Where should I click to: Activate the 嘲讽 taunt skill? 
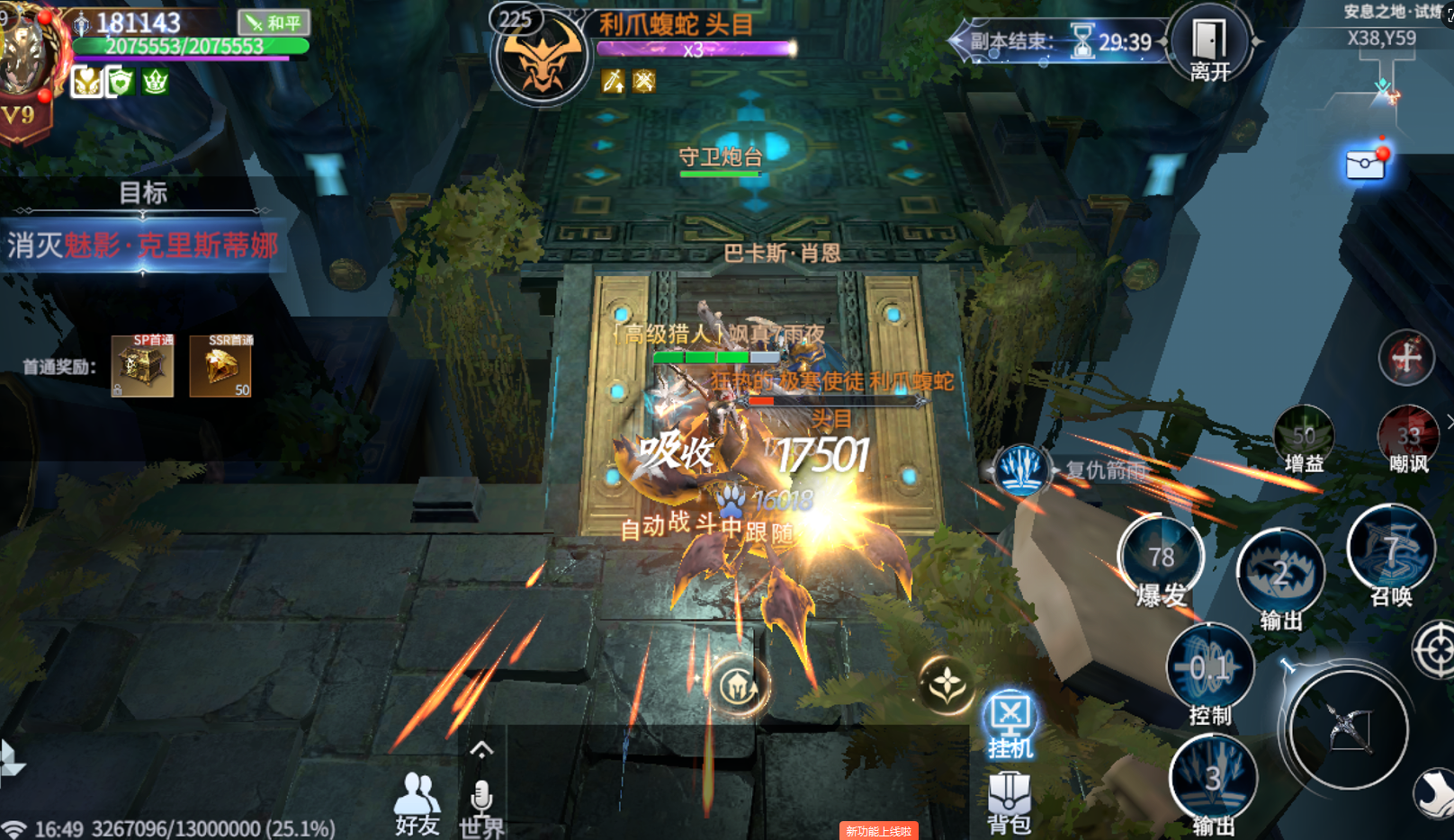(x=1408, y=436)
